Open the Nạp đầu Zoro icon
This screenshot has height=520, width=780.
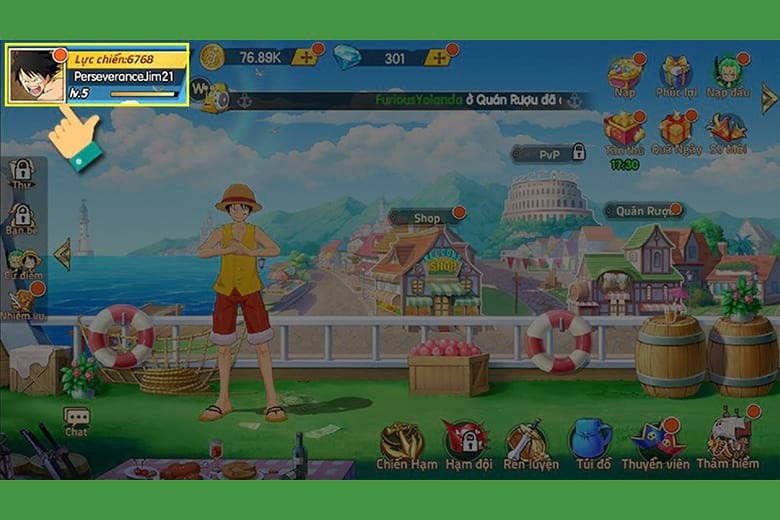tap(727, 73)
